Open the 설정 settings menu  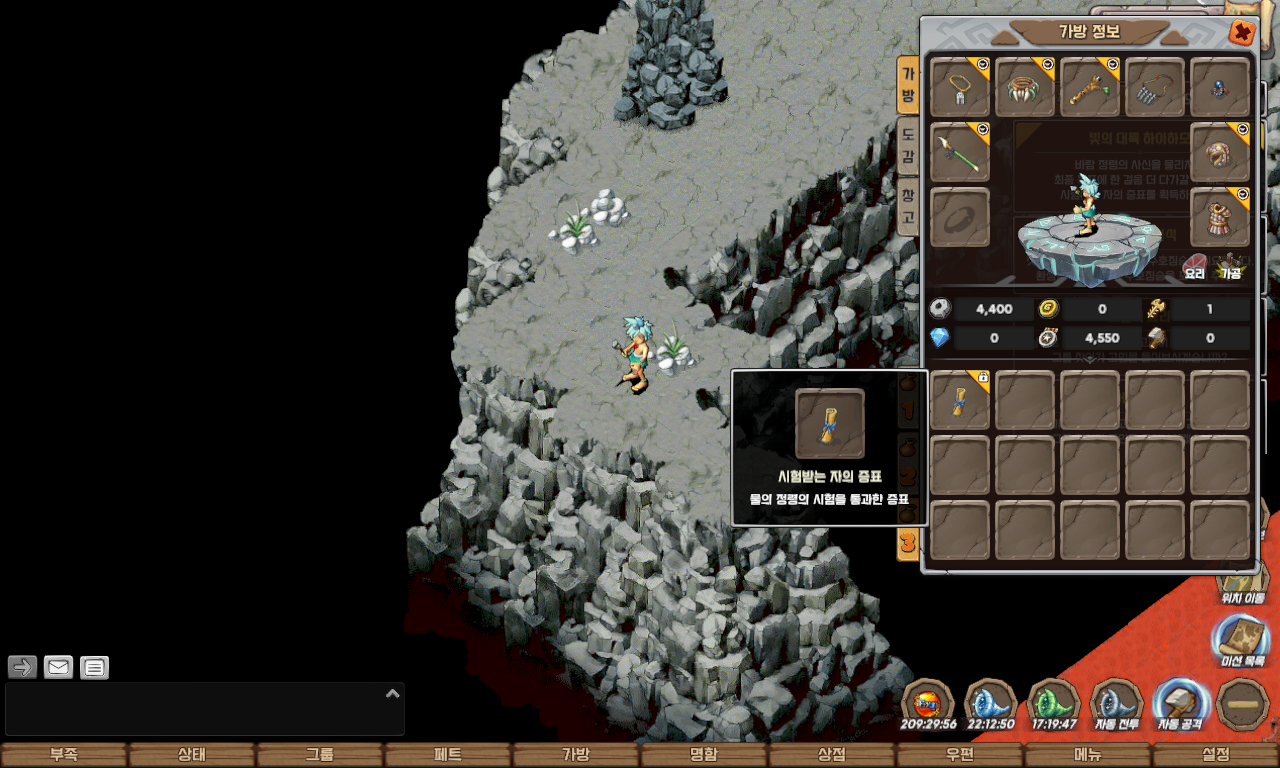[x=1216, y=755]
